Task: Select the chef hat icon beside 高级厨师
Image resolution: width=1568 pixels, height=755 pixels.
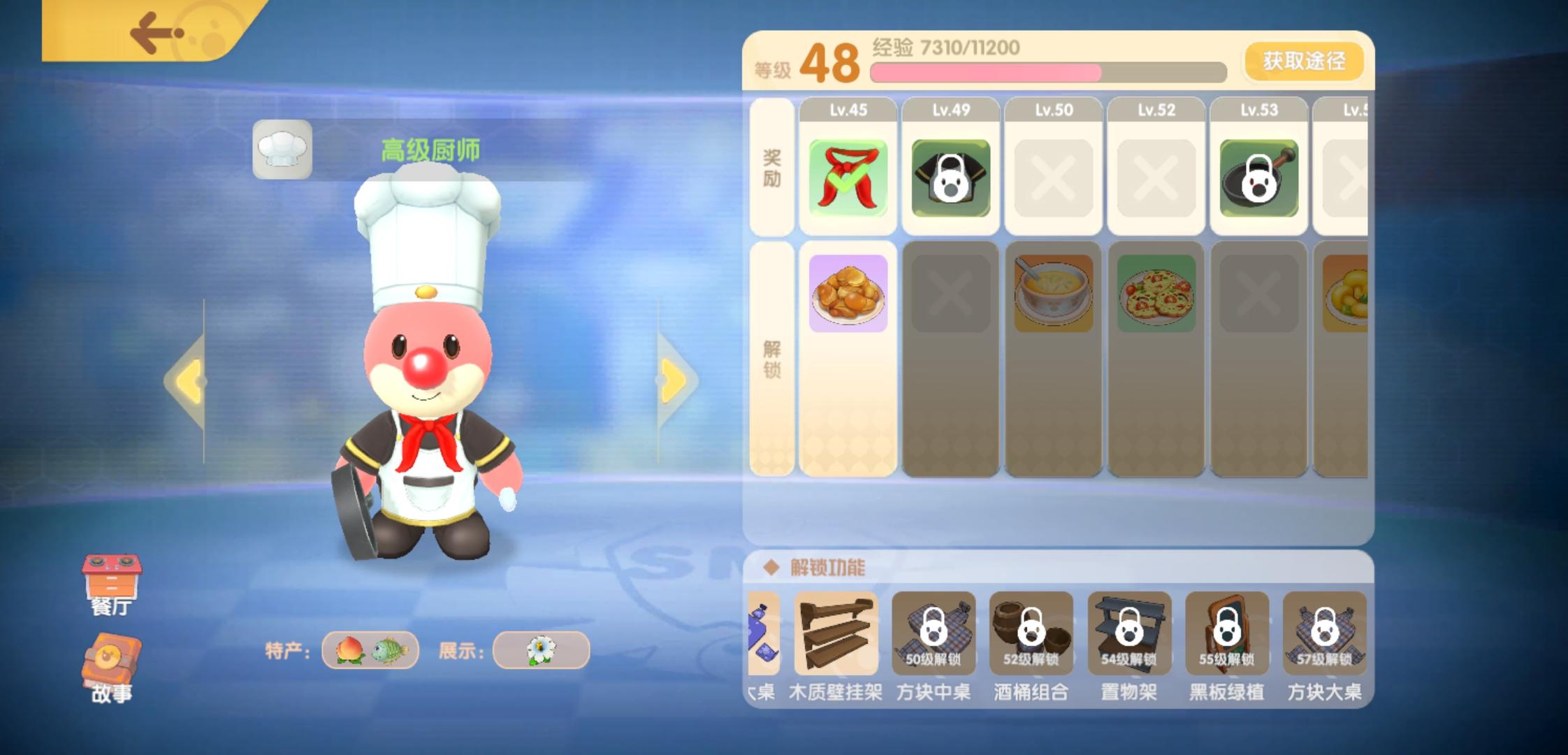Action: (x=282, y=149)
